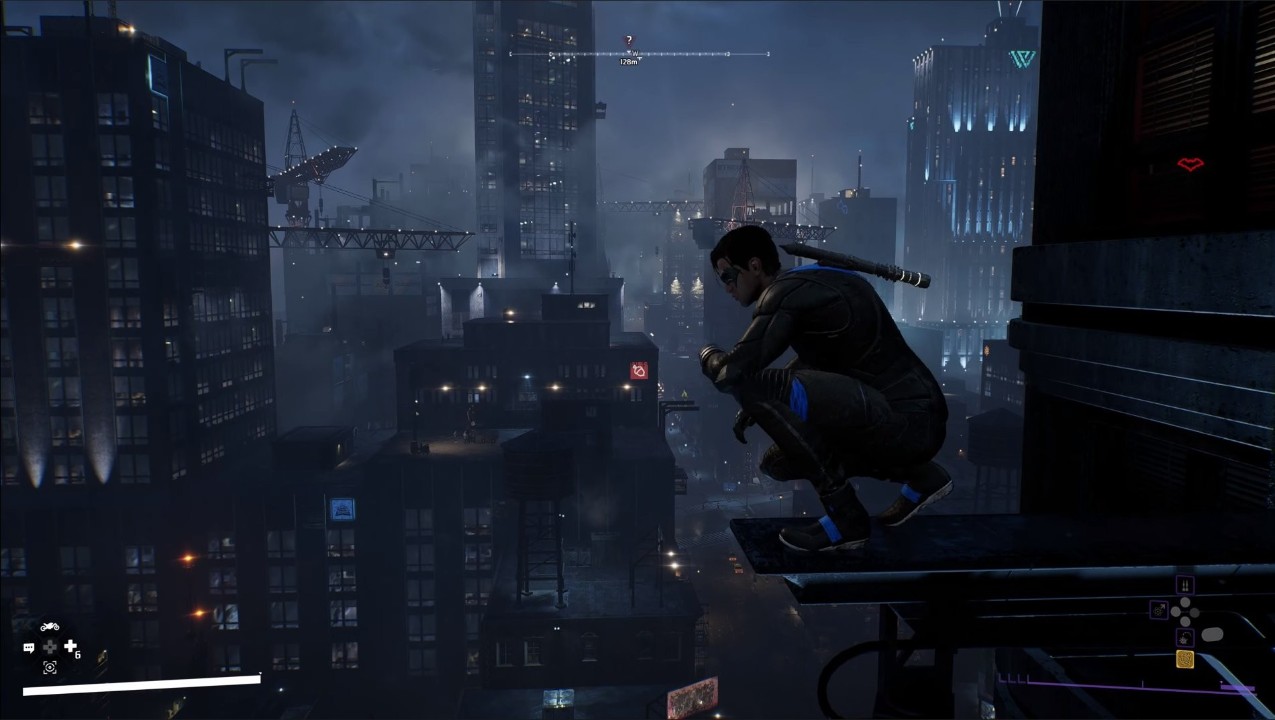
Task: Click the compass bar's W heading
Action: click(634, 53)
